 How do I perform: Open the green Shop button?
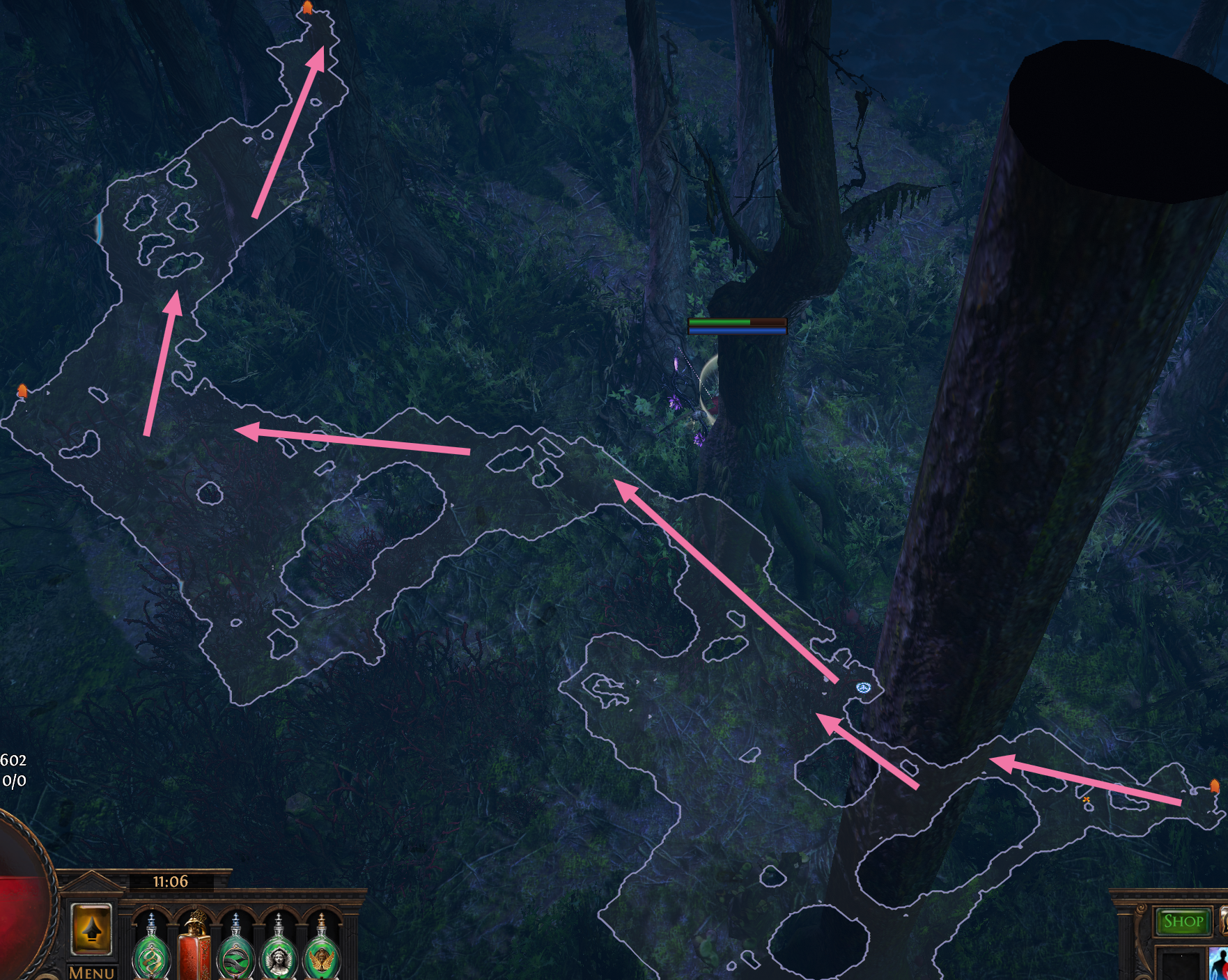coord(1183,921)
